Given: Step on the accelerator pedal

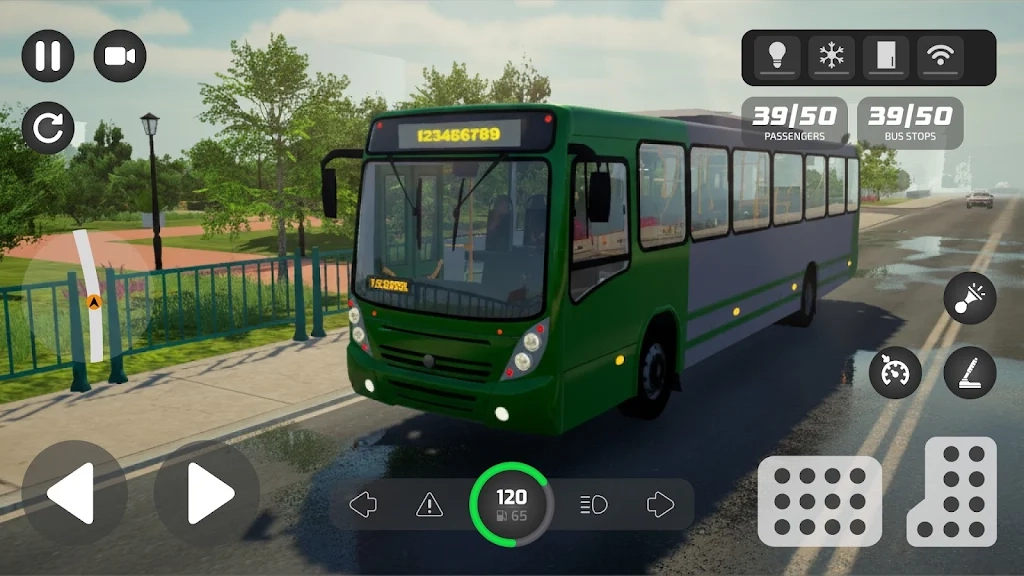Looking at the screenshot, I should [951, 492].
